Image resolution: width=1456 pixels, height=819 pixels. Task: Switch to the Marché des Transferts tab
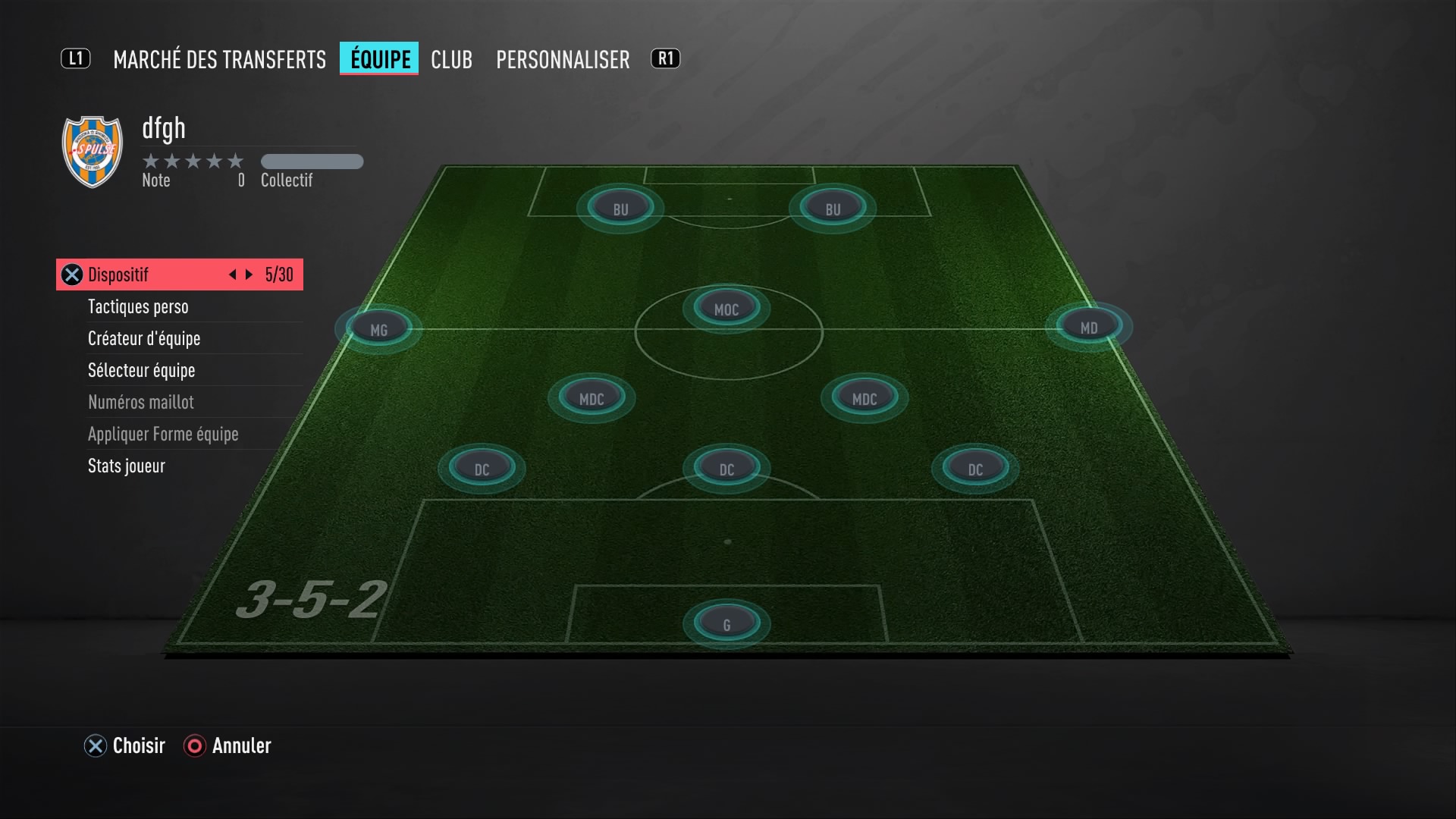click(x=218, y=59)
